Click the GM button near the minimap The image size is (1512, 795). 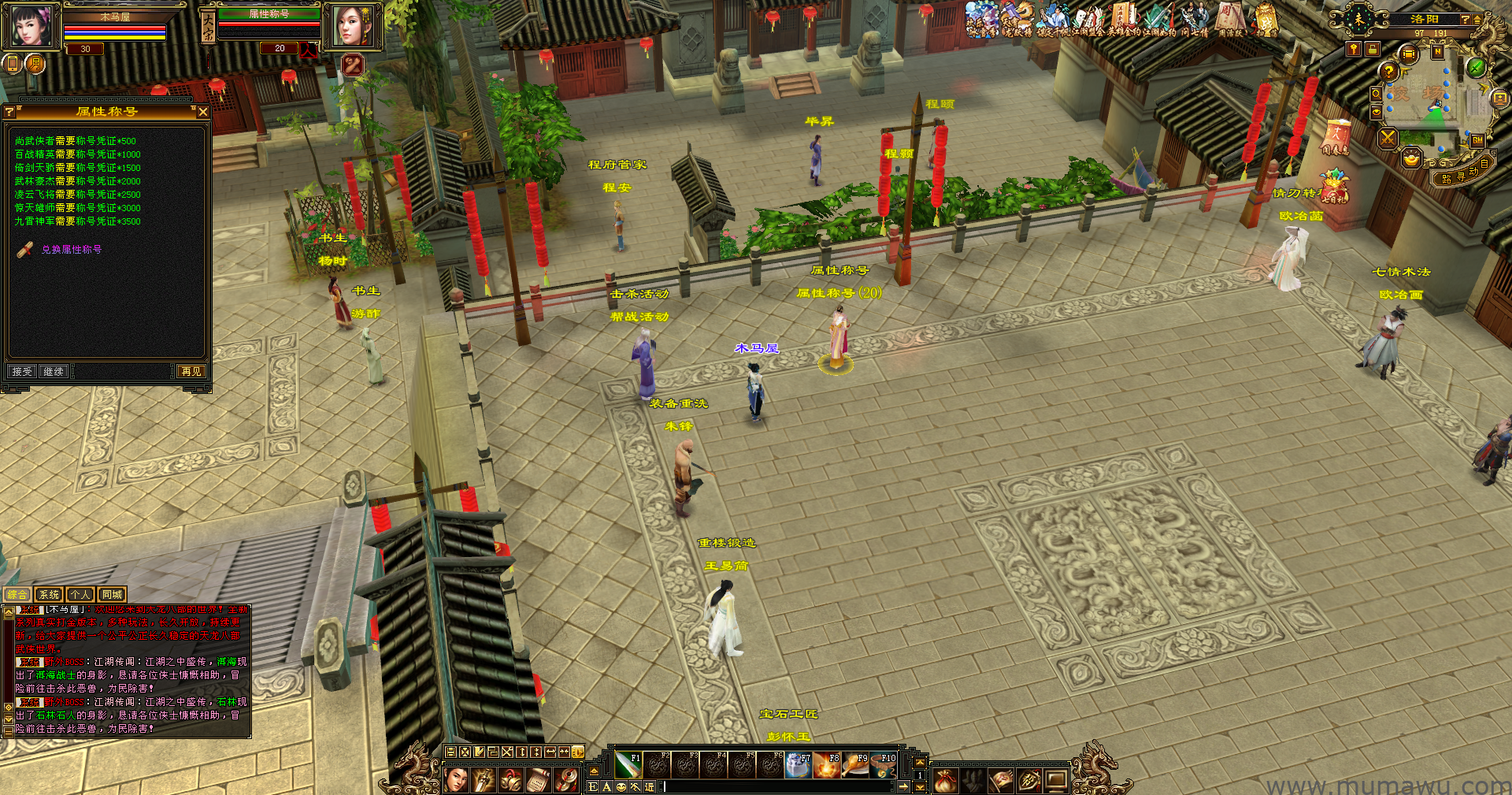pyautogui.click(x=1477, y=140)
